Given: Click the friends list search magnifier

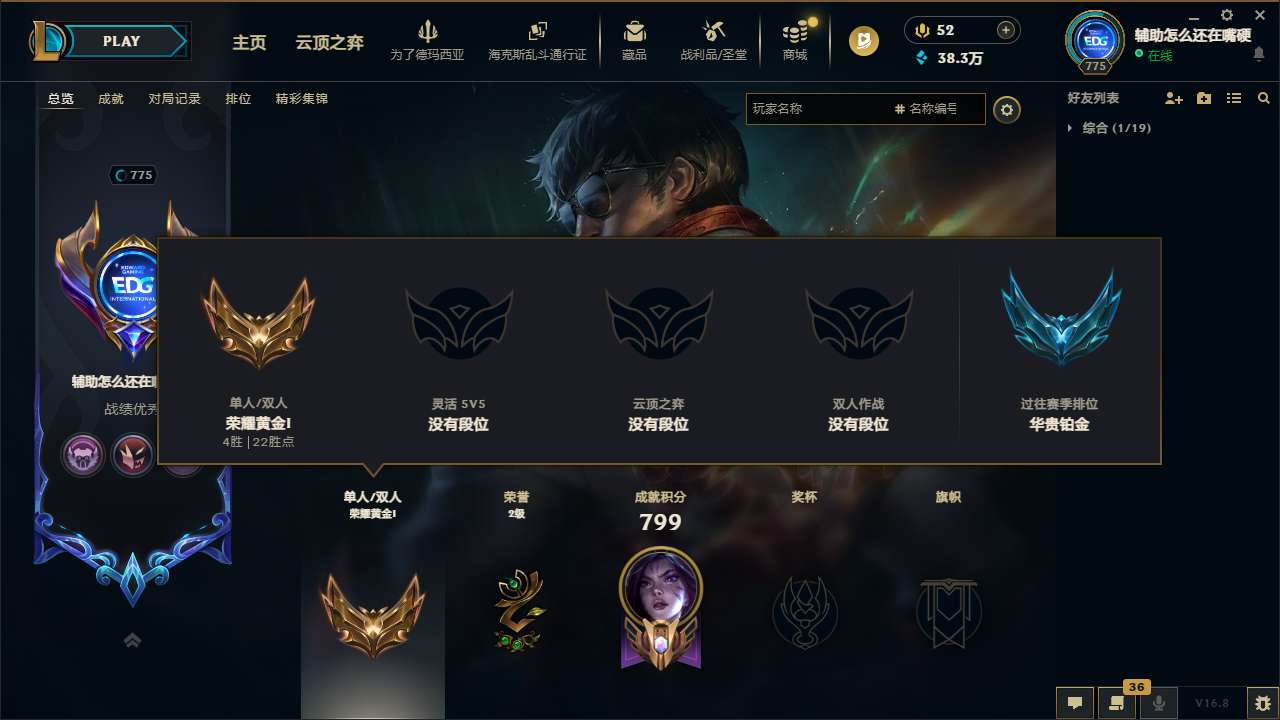Looking at the screenshot, I should point(1264,98).
